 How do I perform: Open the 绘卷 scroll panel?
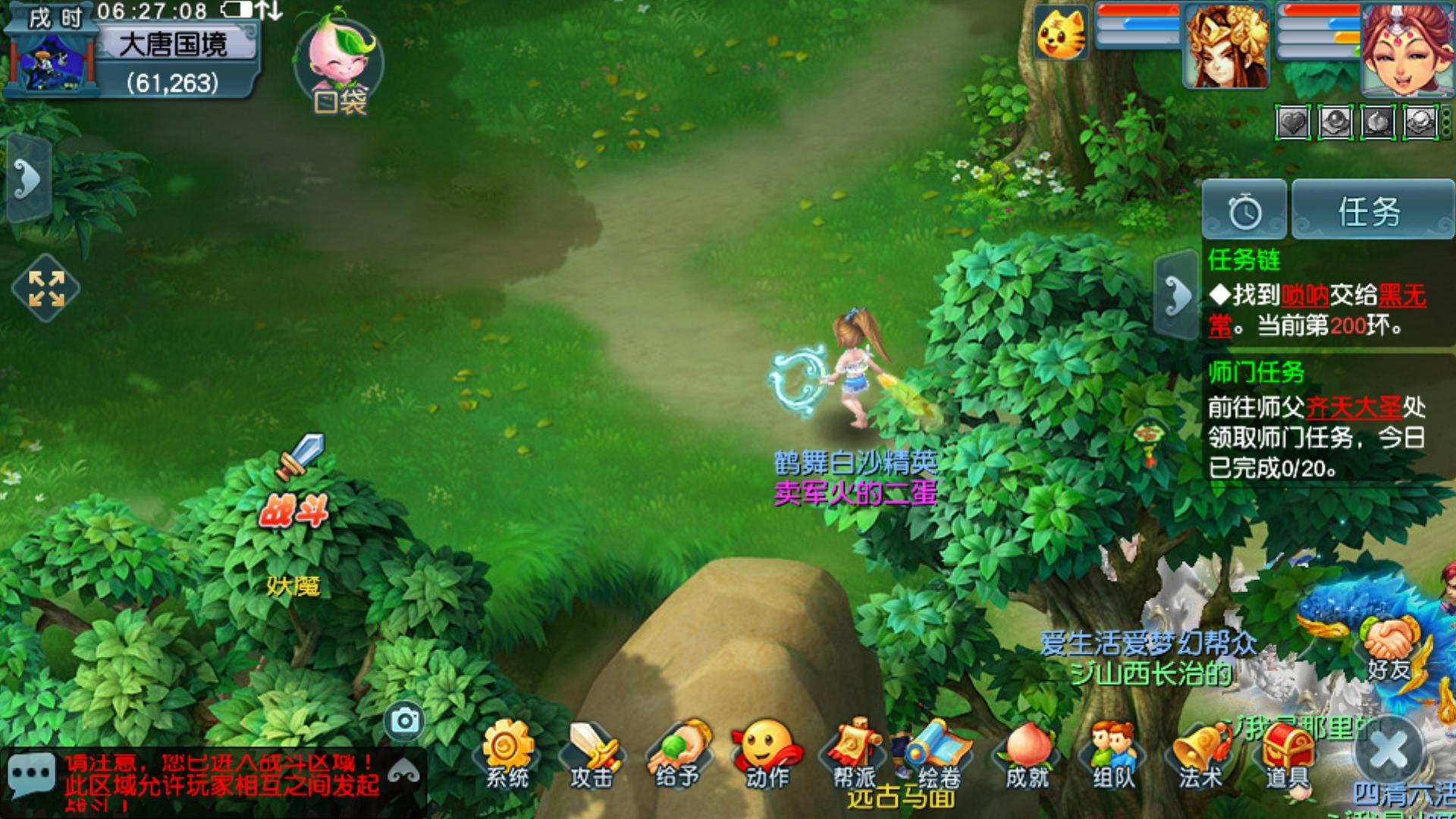pos(940,755)
